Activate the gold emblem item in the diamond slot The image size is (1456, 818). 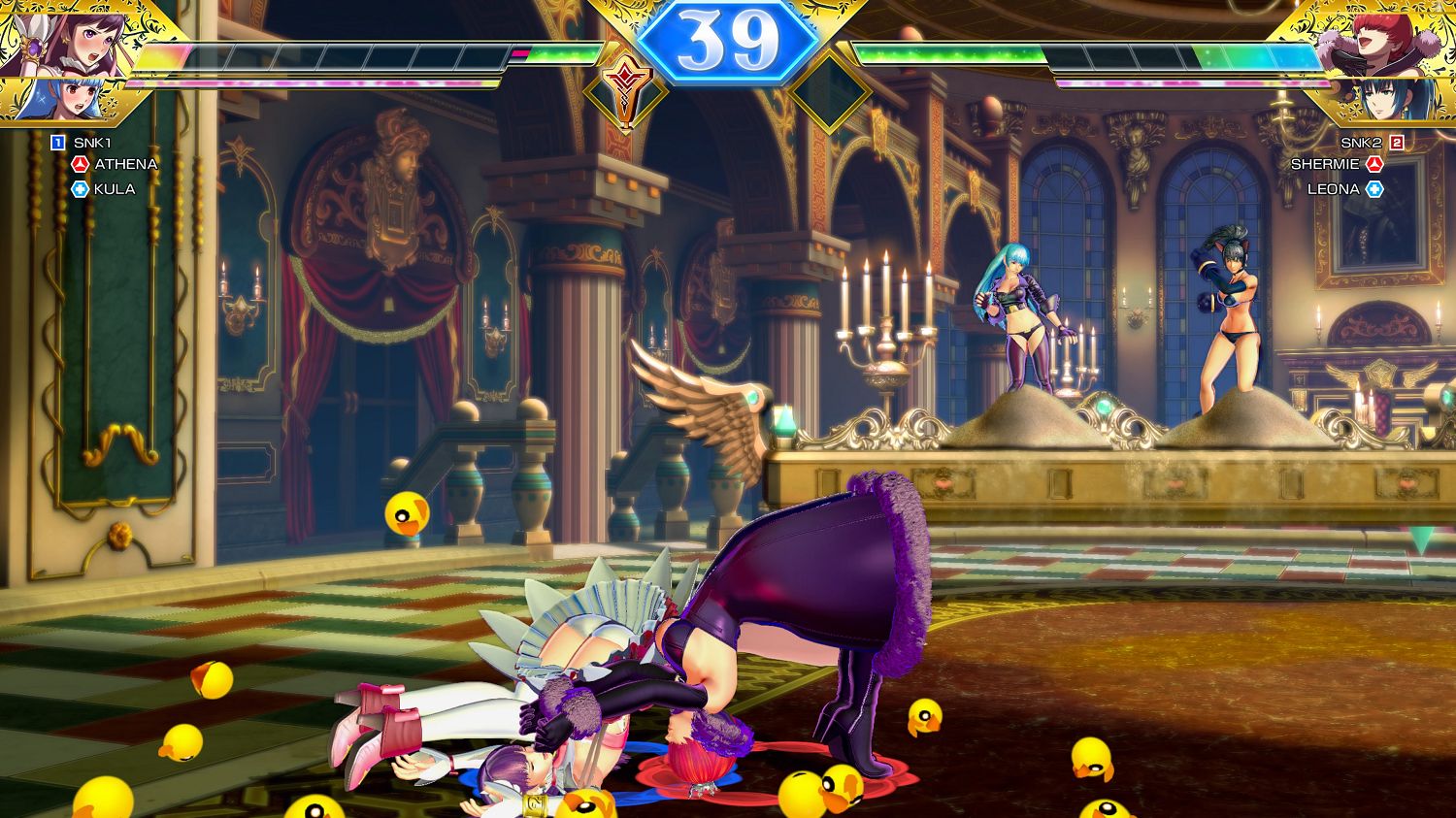tap(625, 92)
